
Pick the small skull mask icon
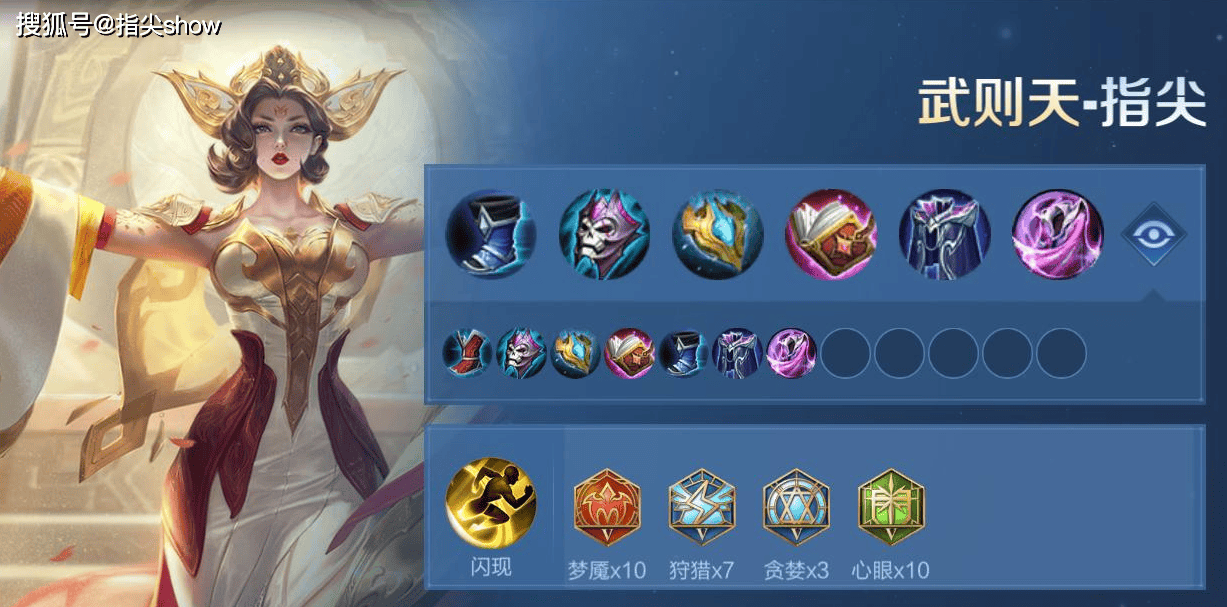tap(521, 354)
